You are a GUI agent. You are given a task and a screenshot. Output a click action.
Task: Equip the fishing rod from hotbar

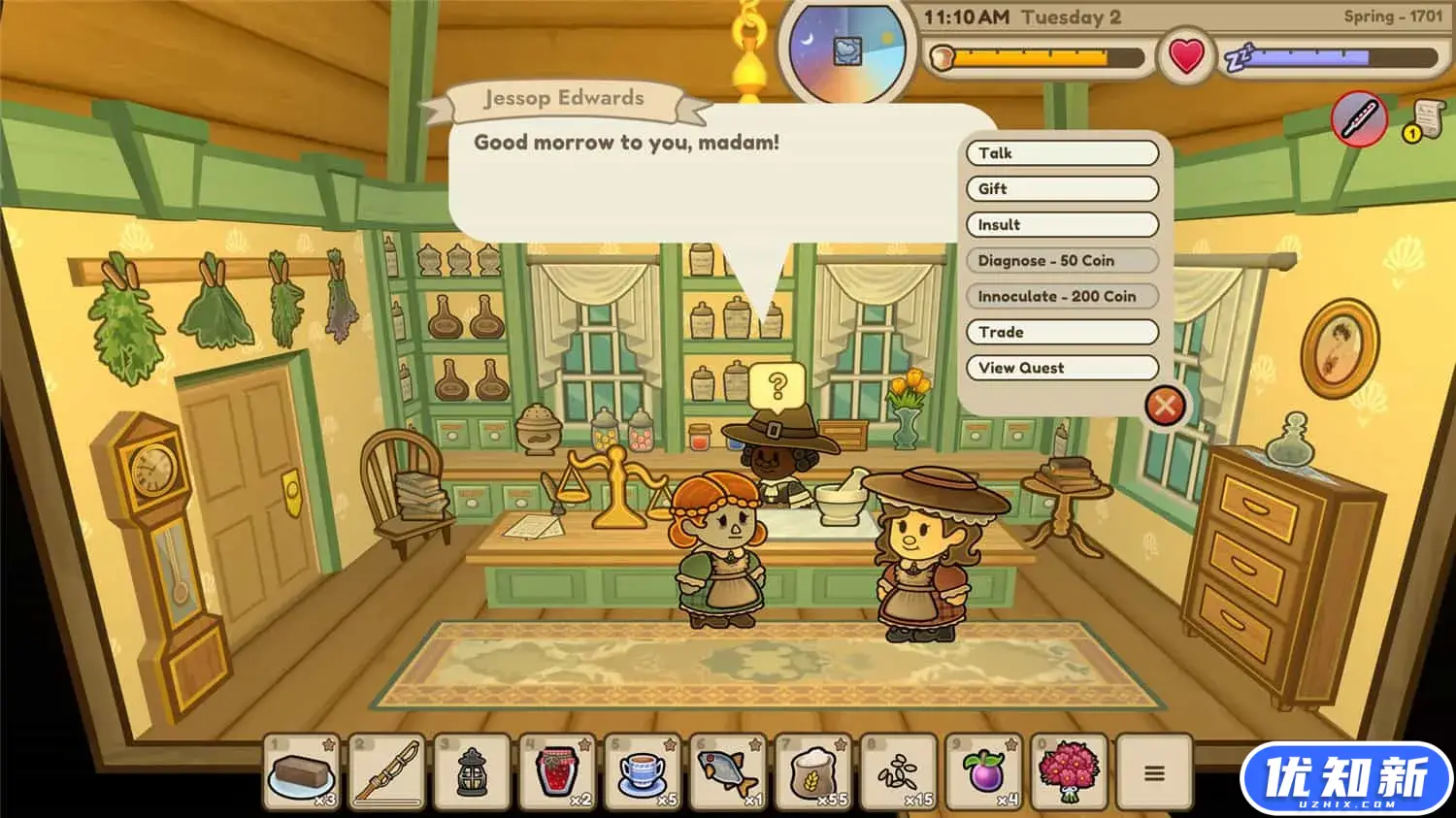[387, 772]
